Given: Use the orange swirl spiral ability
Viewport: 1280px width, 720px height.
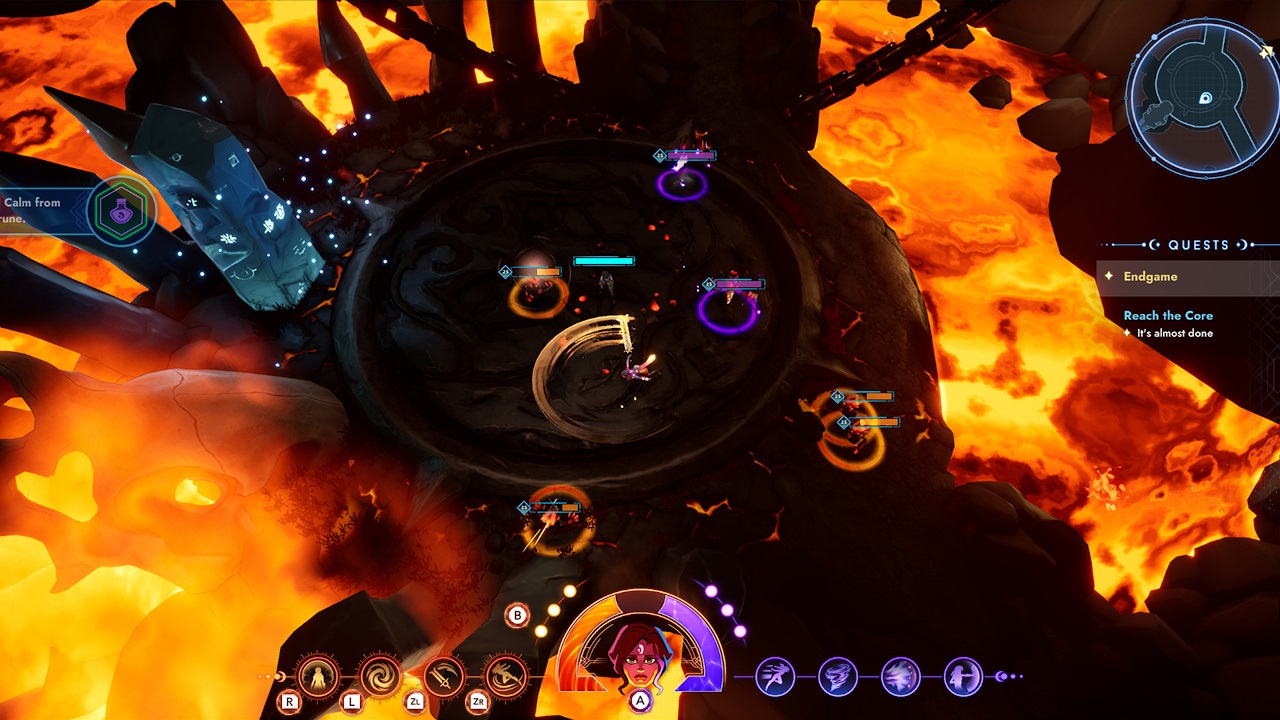Looking at the screenshot, I should [x=380, y=677].
